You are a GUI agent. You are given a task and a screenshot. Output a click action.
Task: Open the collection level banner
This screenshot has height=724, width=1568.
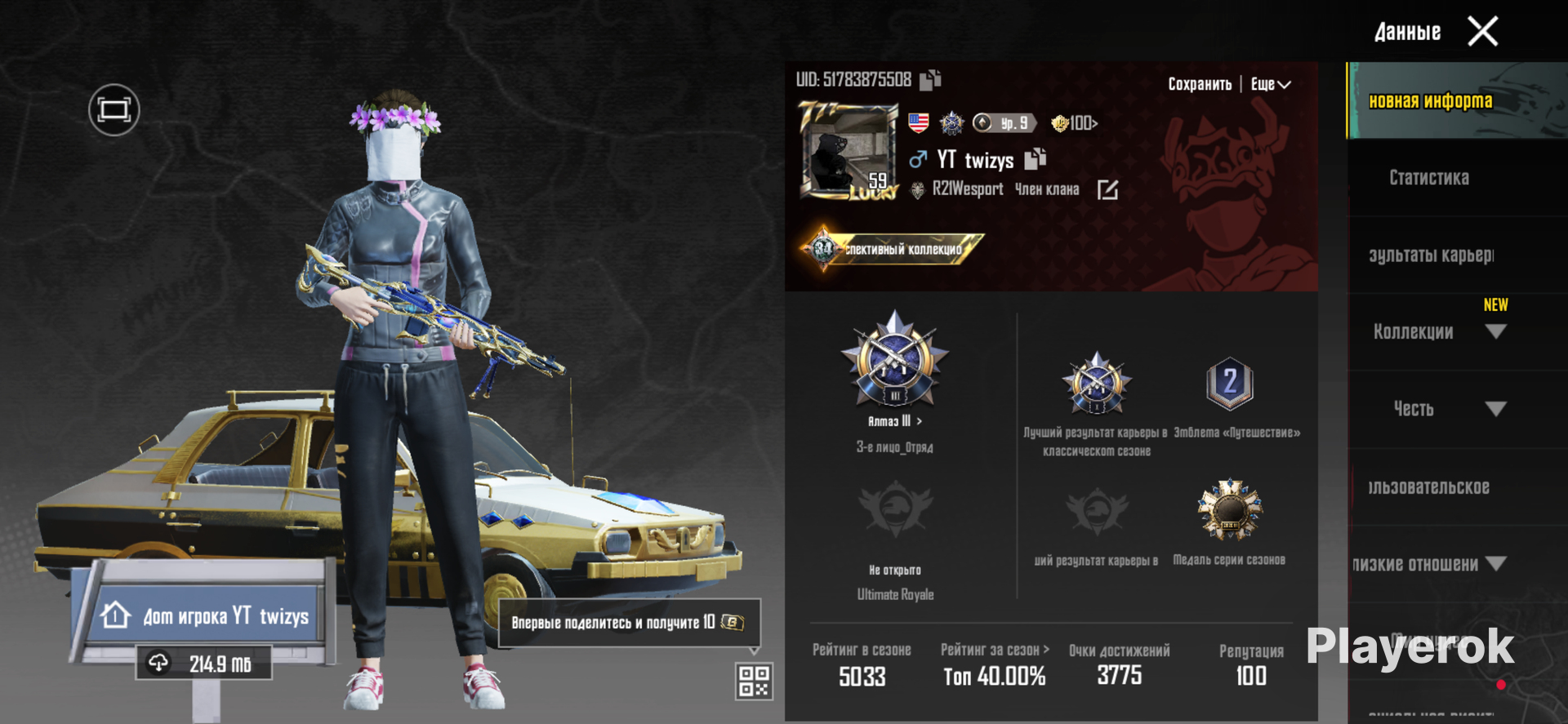click(893, 249)
